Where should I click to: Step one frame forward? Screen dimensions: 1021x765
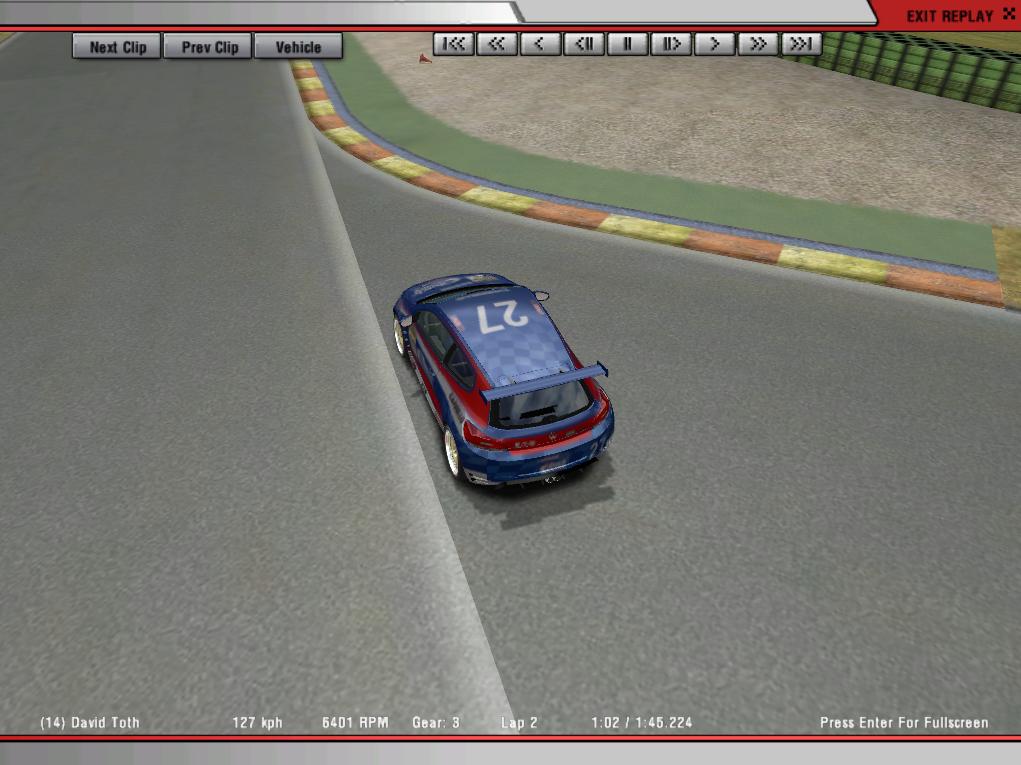click(671, 44)
